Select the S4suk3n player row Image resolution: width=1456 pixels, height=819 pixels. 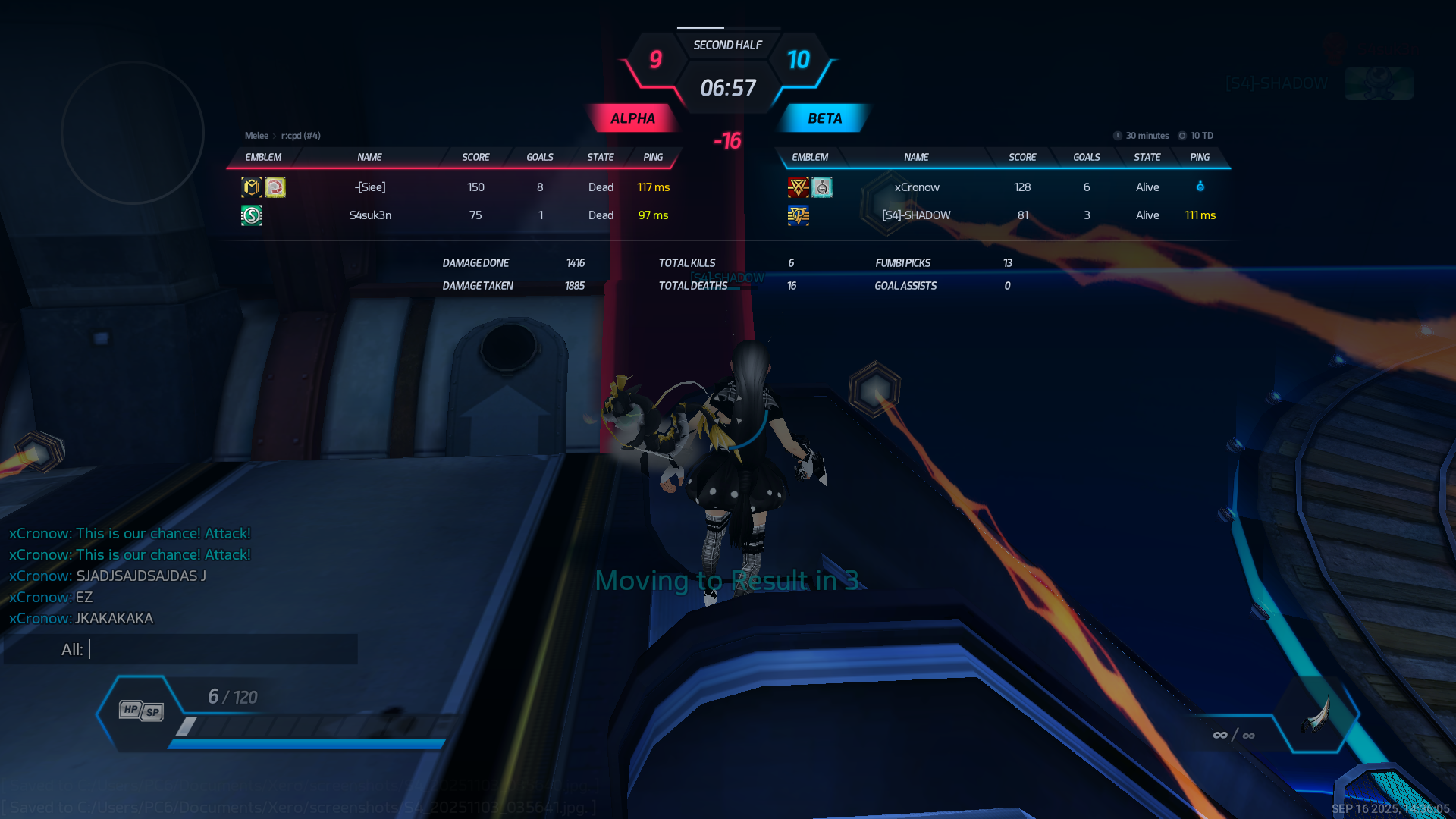click(x=455, y=215)
